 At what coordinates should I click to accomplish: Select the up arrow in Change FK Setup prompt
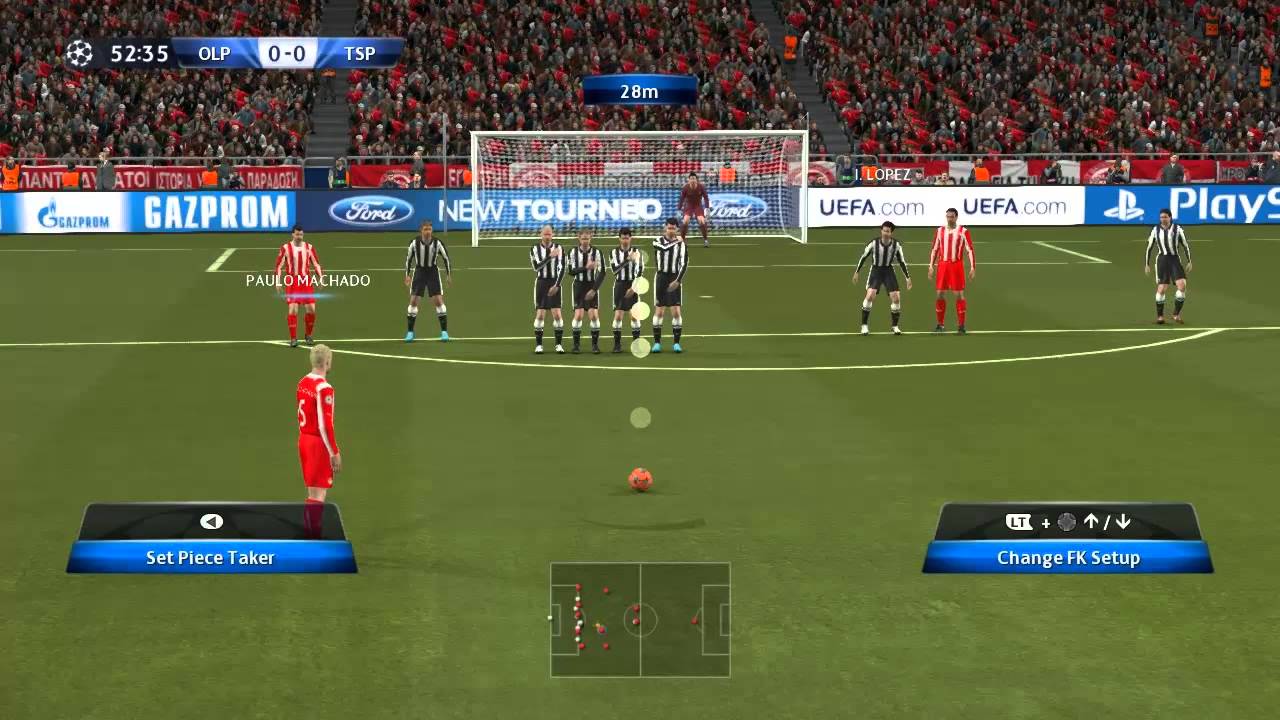pyautogui.click(x=1090, y=521)
